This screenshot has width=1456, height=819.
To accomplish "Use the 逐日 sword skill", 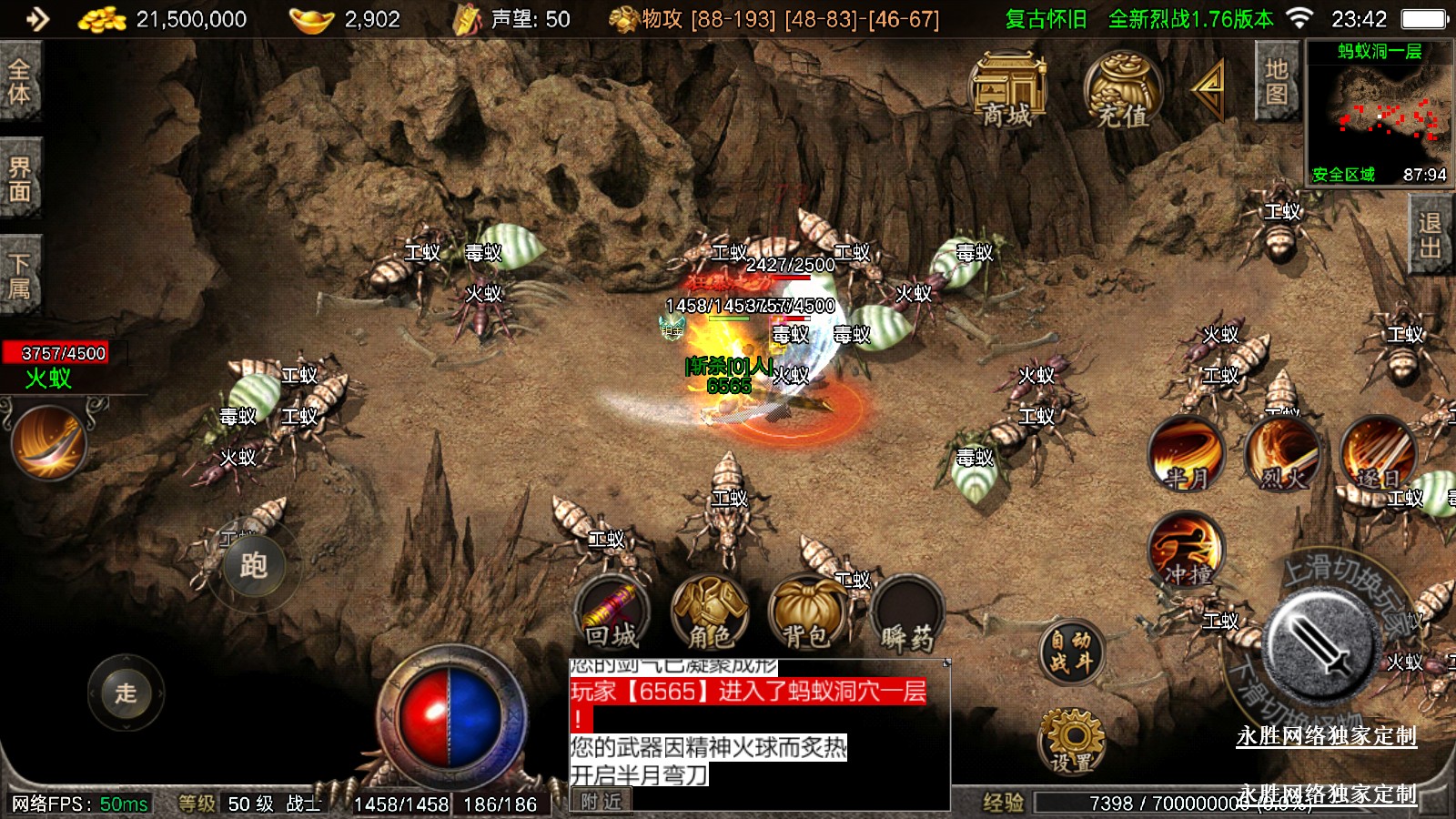I will click(x=1378, y=452).
